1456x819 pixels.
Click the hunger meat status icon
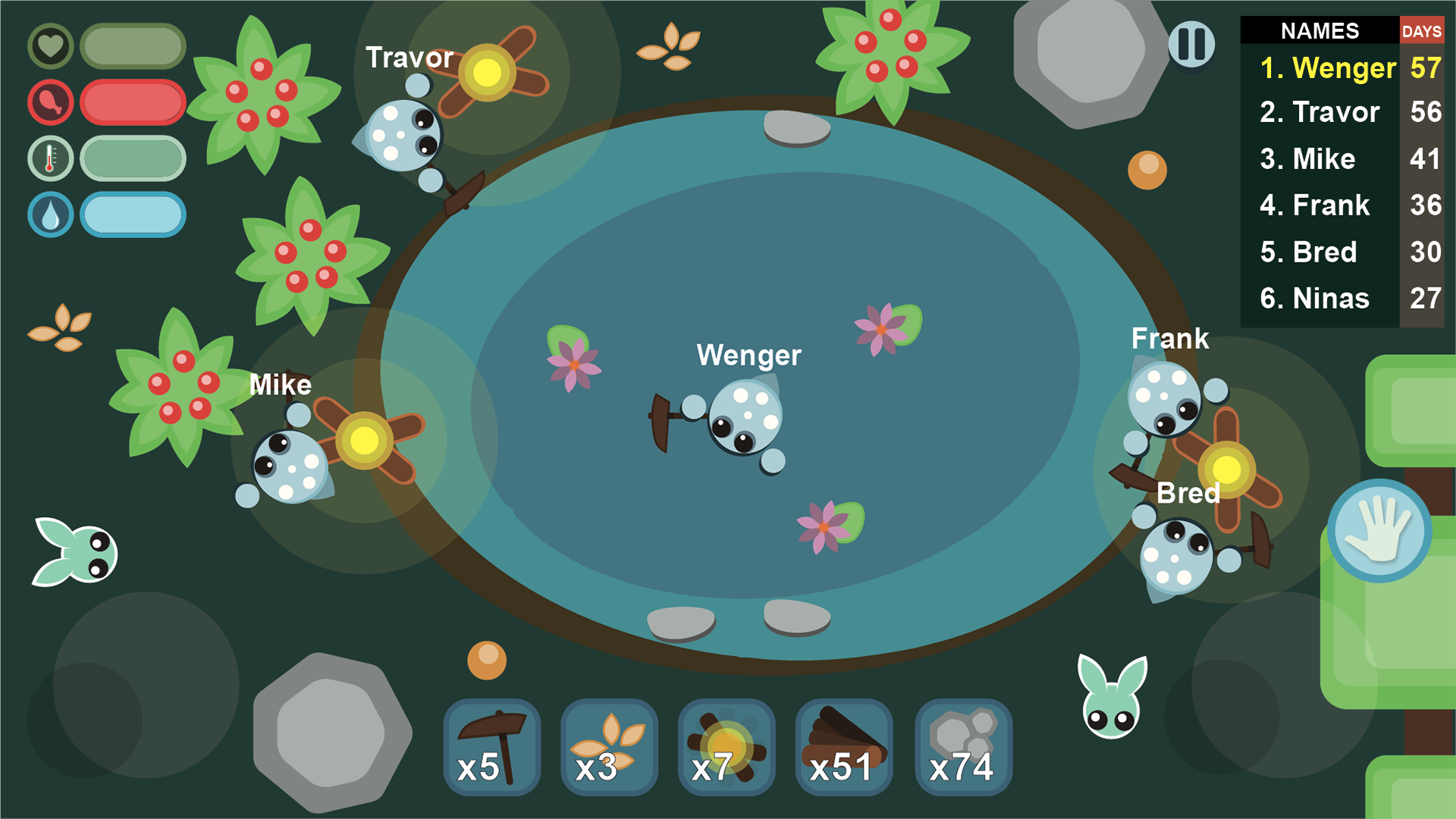50,102
